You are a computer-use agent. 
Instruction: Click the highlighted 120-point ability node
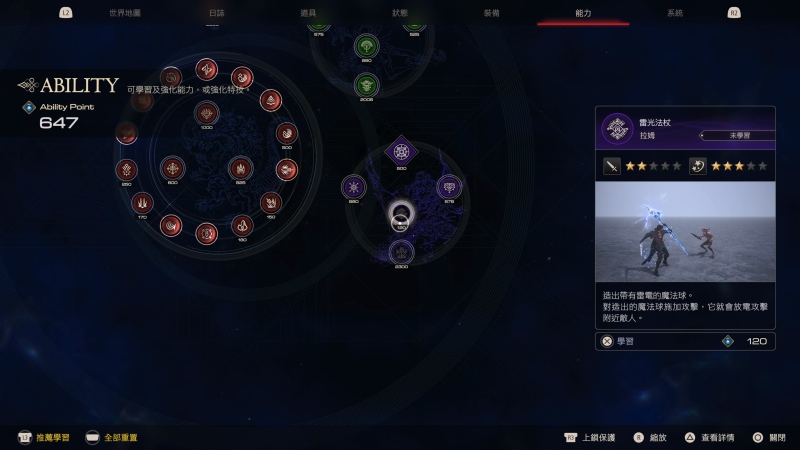click(401, 214)
